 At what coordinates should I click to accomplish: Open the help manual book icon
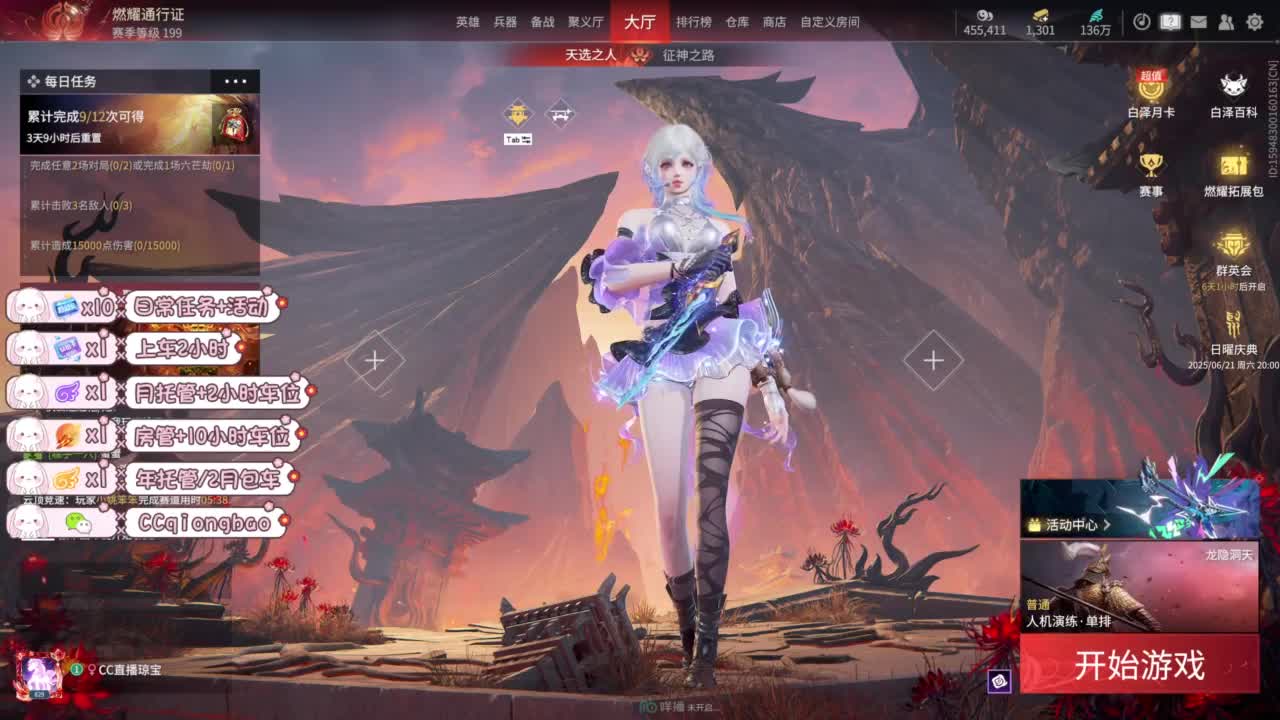[1169, 22]
